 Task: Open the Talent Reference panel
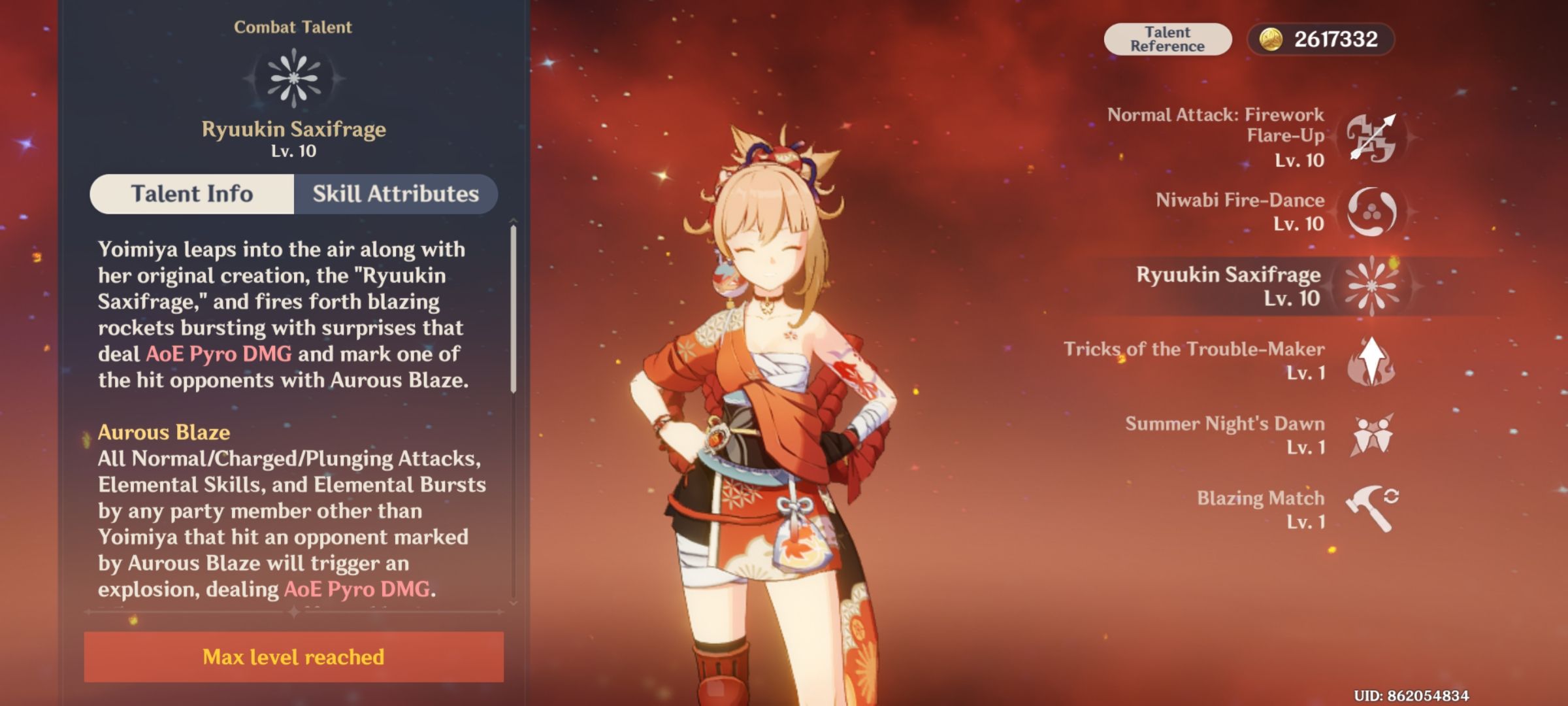(x=1168, y=39)
